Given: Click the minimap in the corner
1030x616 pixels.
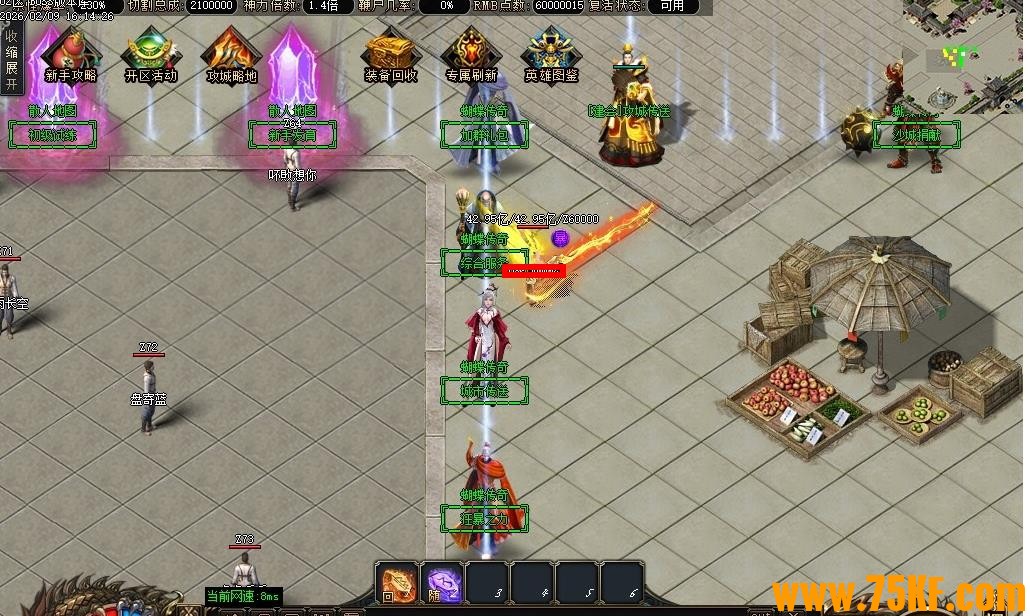Looking at the screenshot, I should click(964, 55).
